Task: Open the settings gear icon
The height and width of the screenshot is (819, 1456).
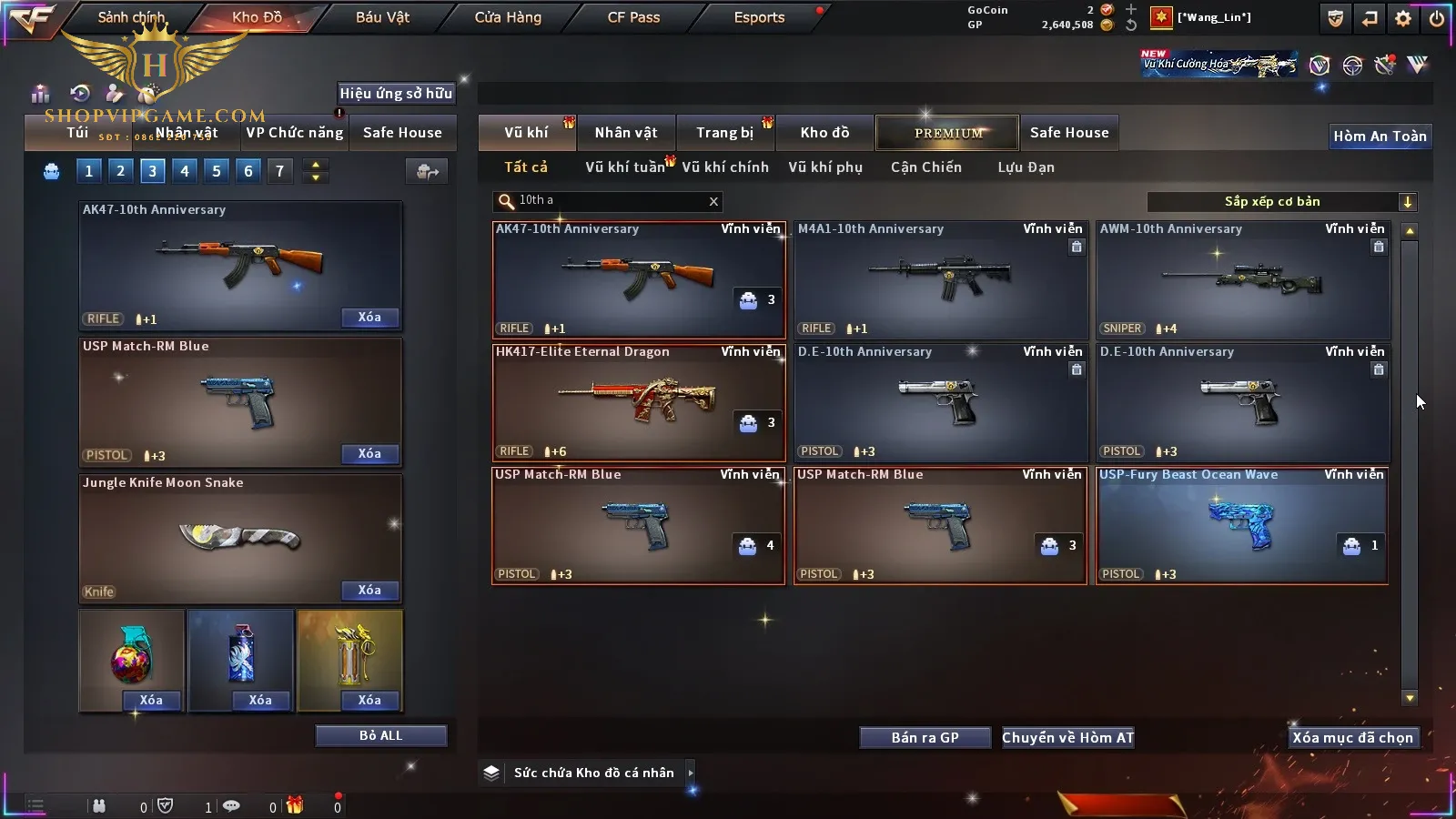Action: click(x=1403, y=18)
